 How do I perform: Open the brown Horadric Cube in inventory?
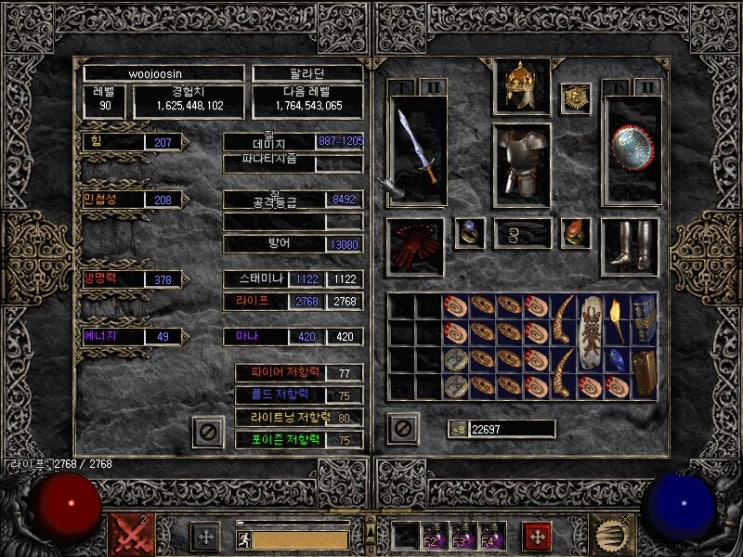[x=642, y=373]
